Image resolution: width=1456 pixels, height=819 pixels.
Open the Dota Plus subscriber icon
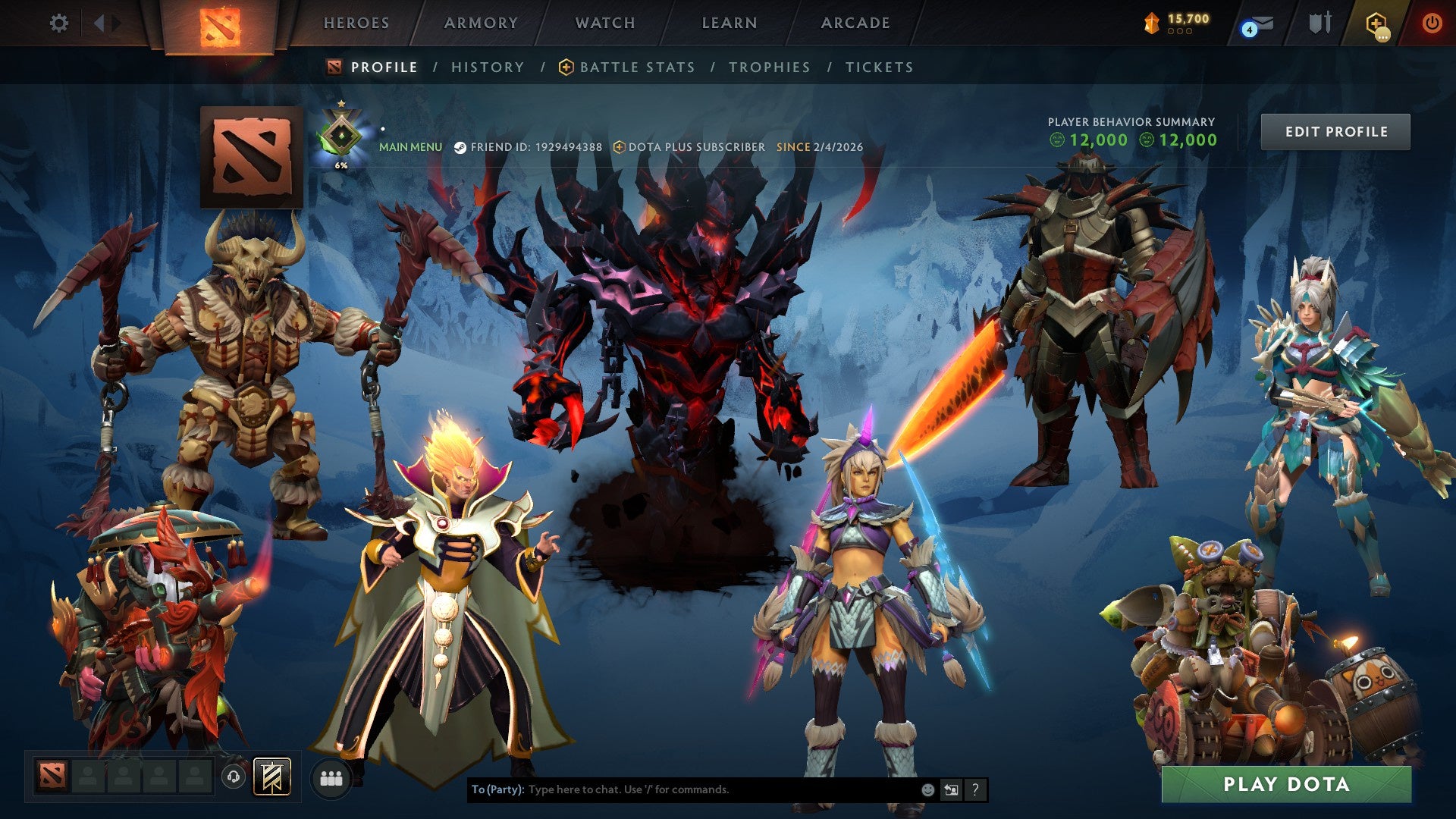pos(618,147)
